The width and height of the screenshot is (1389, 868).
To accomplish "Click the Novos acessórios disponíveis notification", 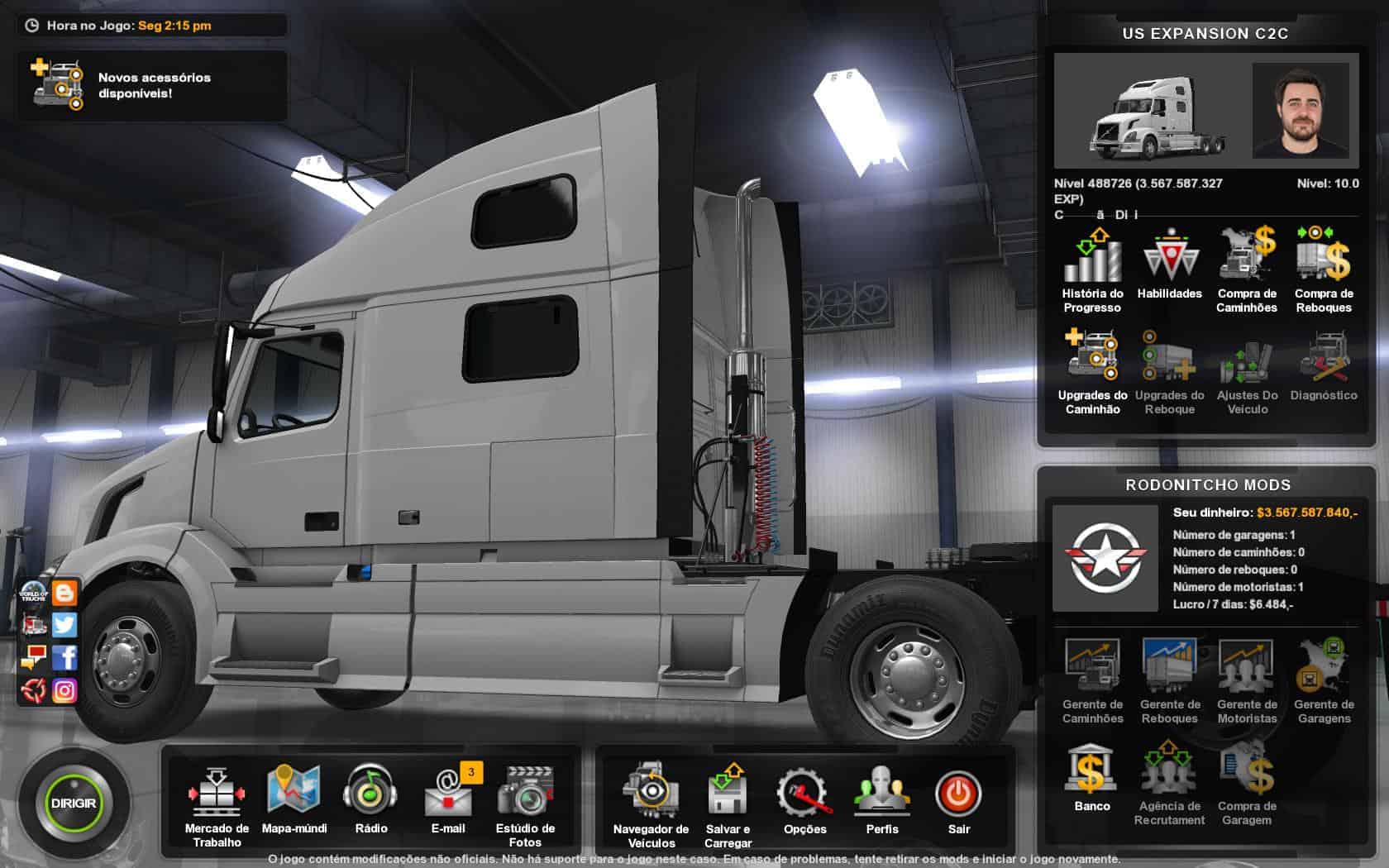I will [153, 85].
